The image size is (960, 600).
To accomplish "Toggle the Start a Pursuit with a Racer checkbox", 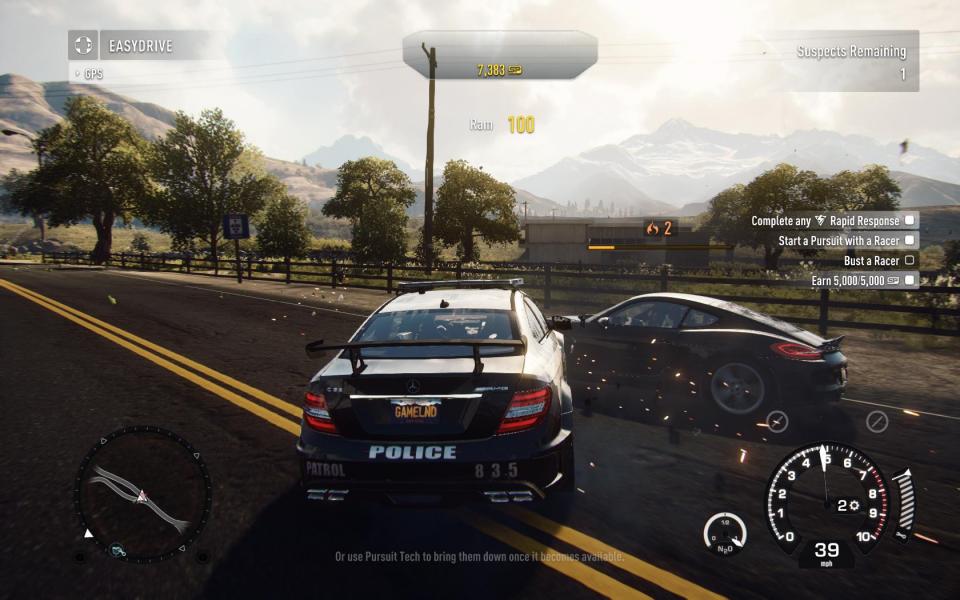I will pyautogui.click(x=909, y=241).
